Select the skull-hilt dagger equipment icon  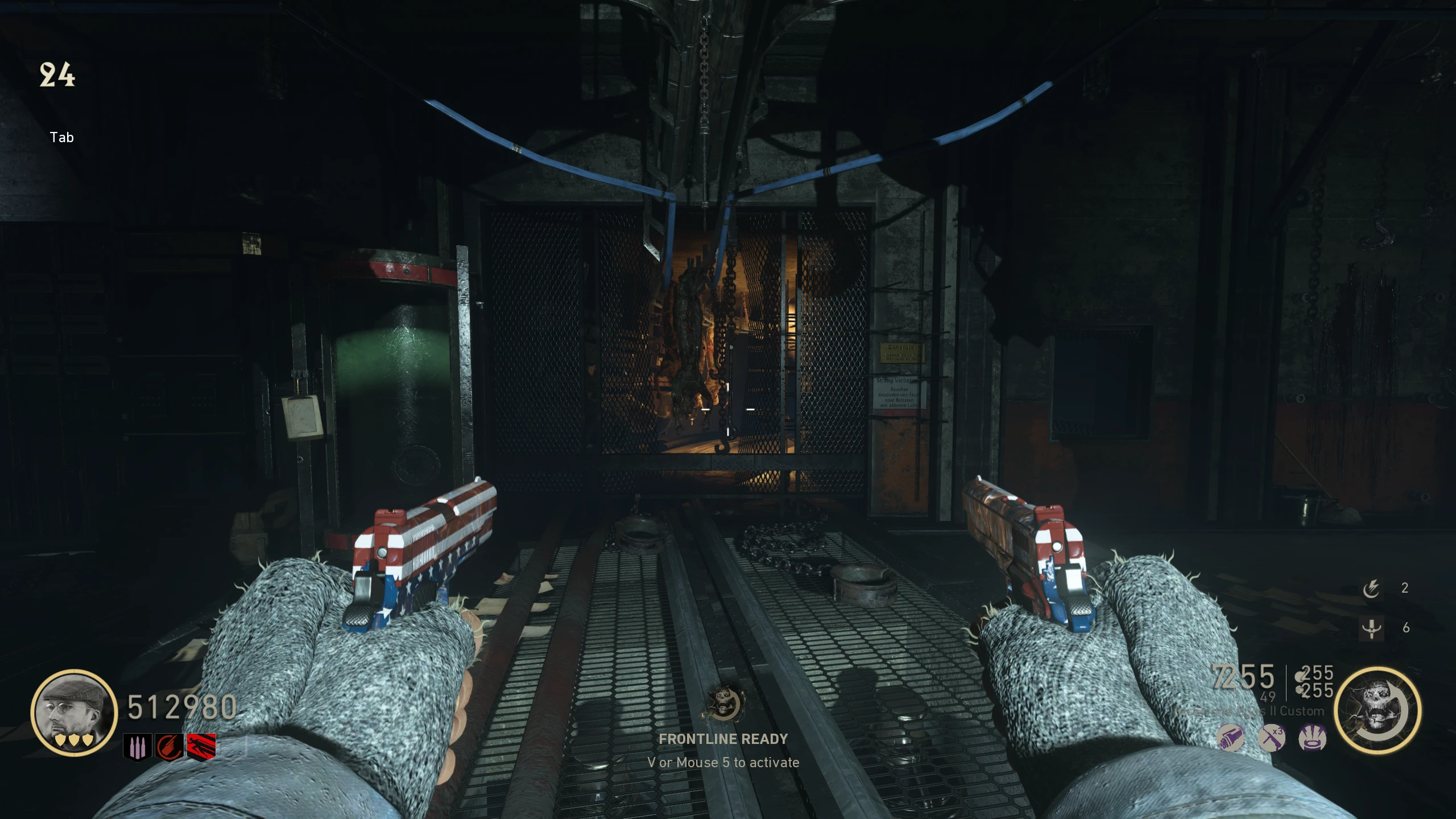coord(1371,628)
